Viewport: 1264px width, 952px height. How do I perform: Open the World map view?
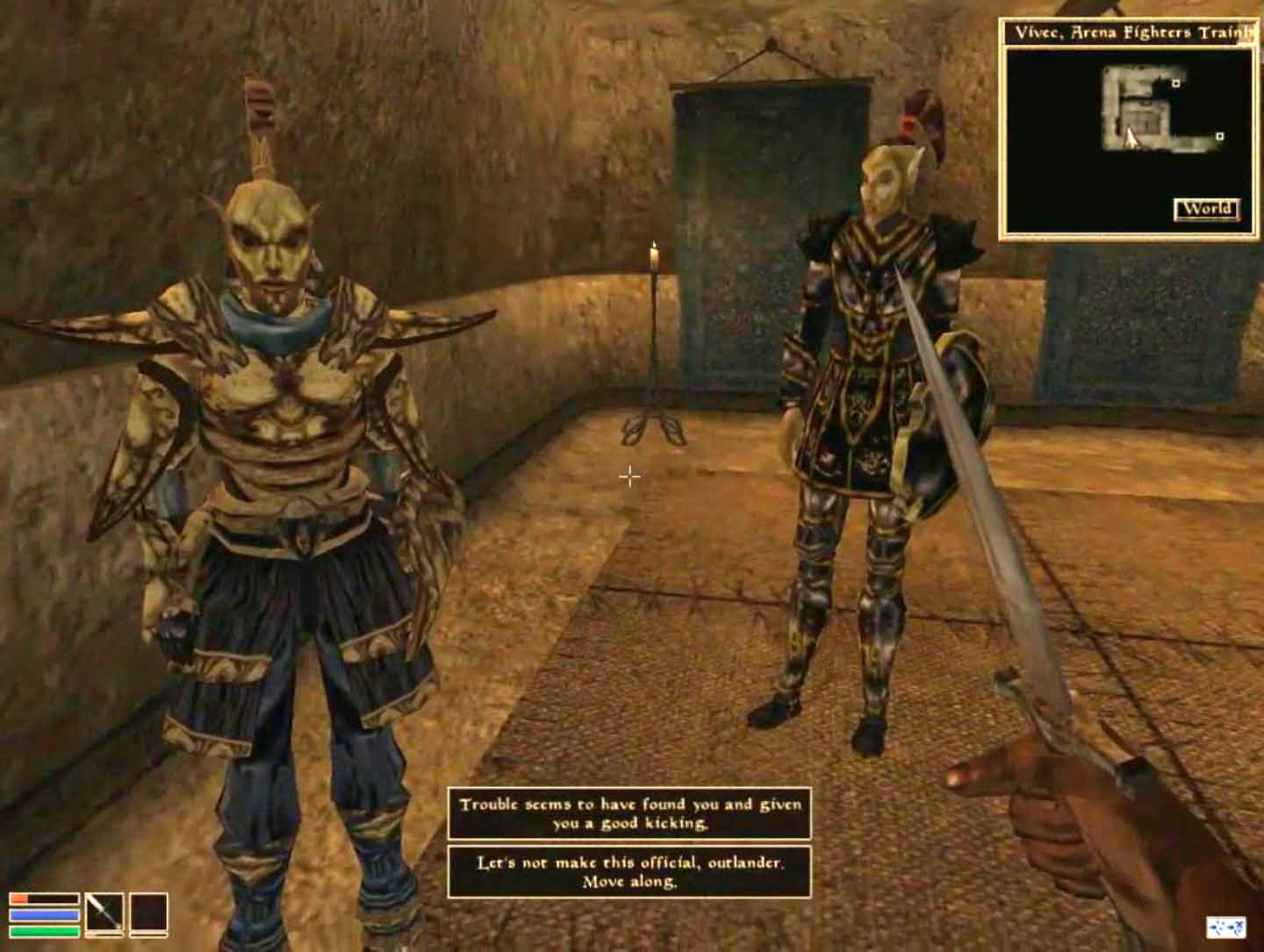click(x=1209, y=210)
